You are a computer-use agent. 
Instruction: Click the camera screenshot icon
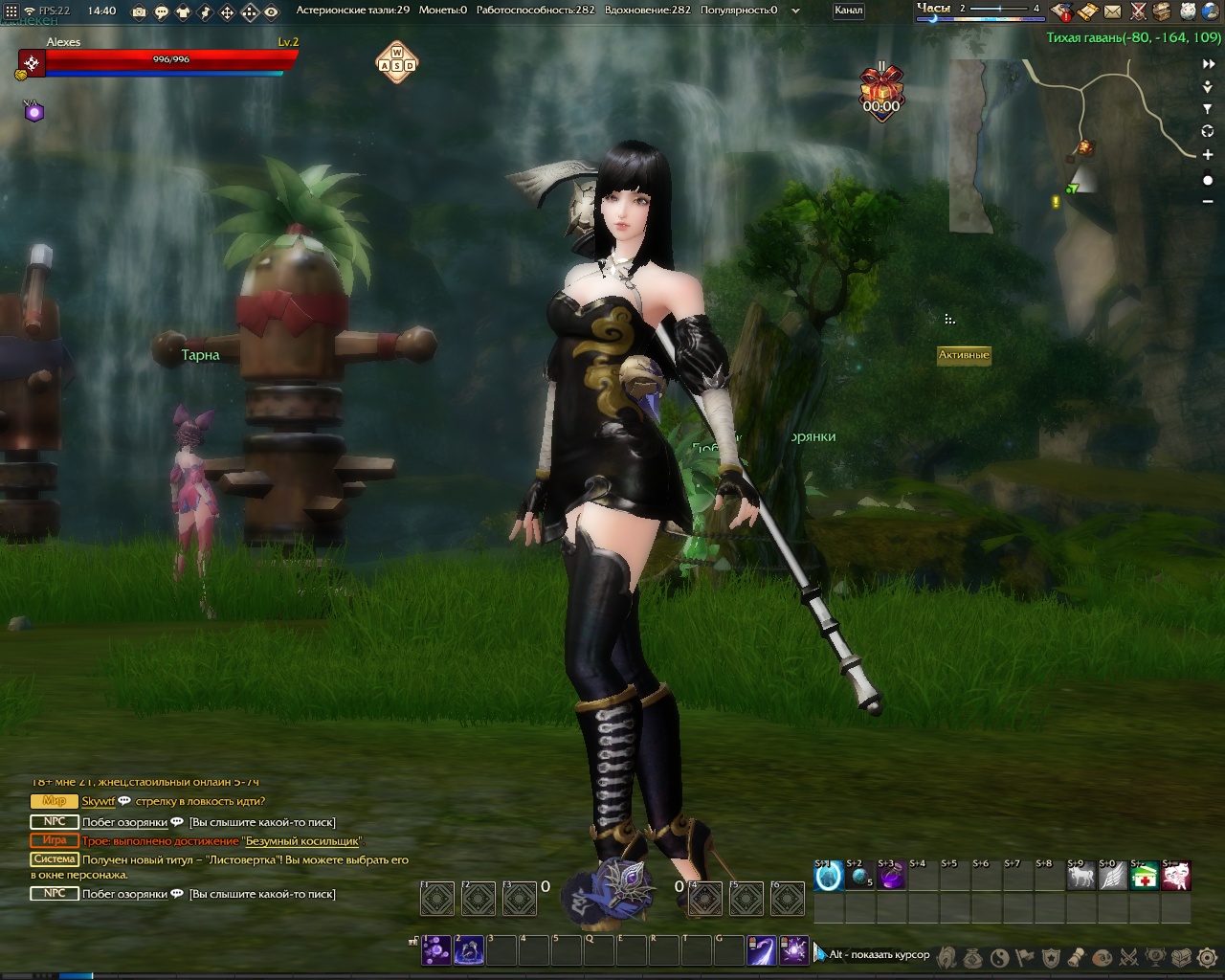(139, 11)
